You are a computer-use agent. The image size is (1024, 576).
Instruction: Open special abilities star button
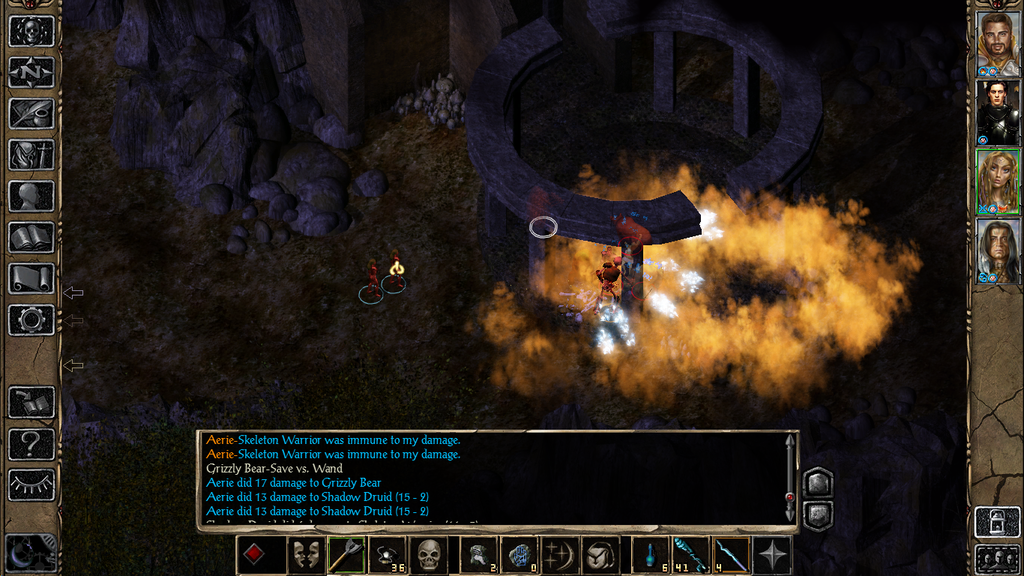tap(773, 555)
